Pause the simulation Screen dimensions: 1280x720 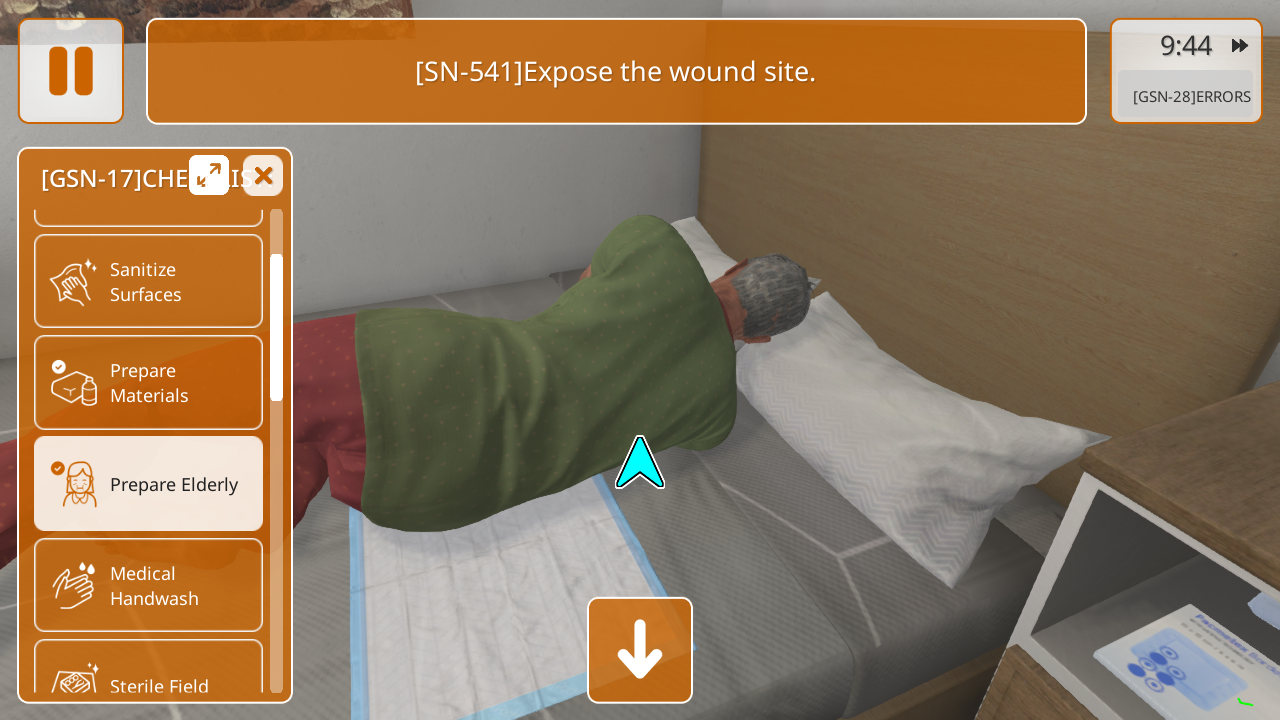pyautogui.click(x=71, y=71)
